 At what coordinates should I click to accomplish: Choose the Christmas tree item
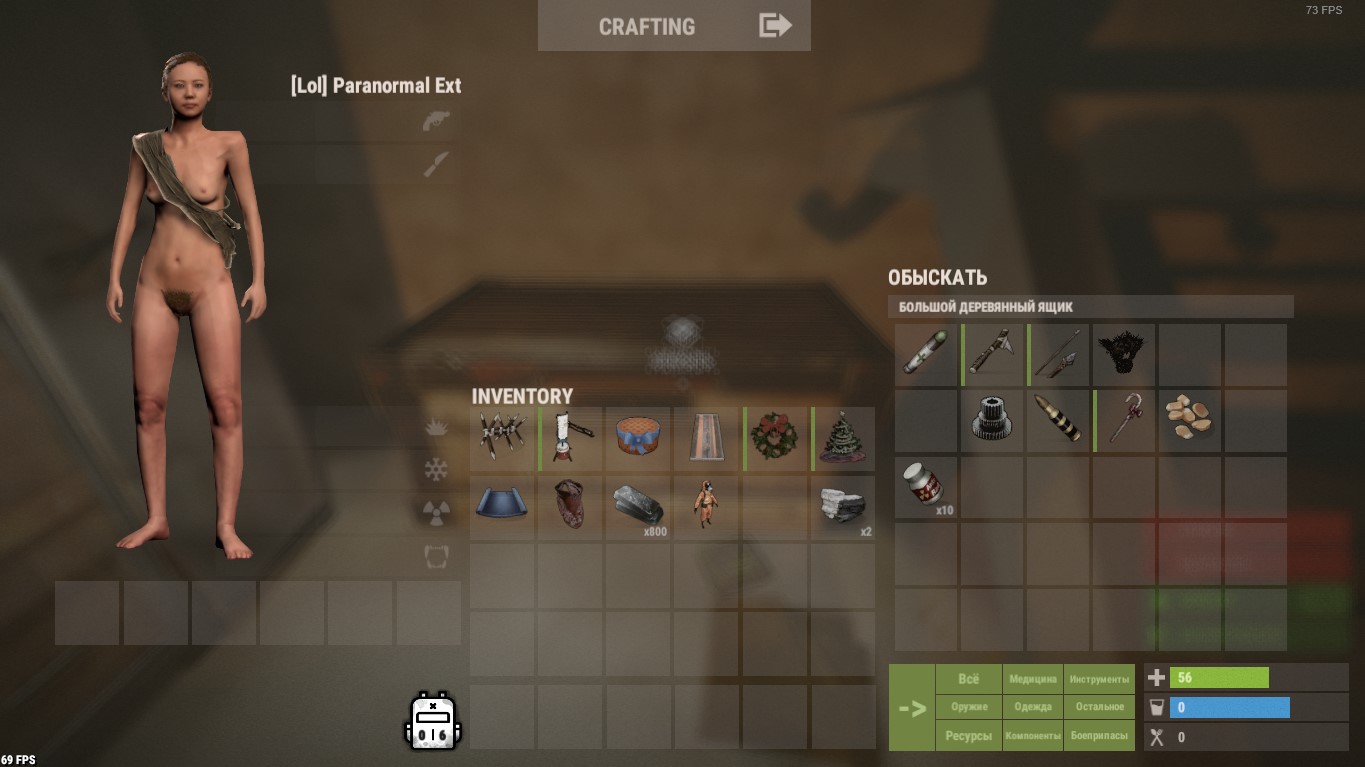coord(843,438)
